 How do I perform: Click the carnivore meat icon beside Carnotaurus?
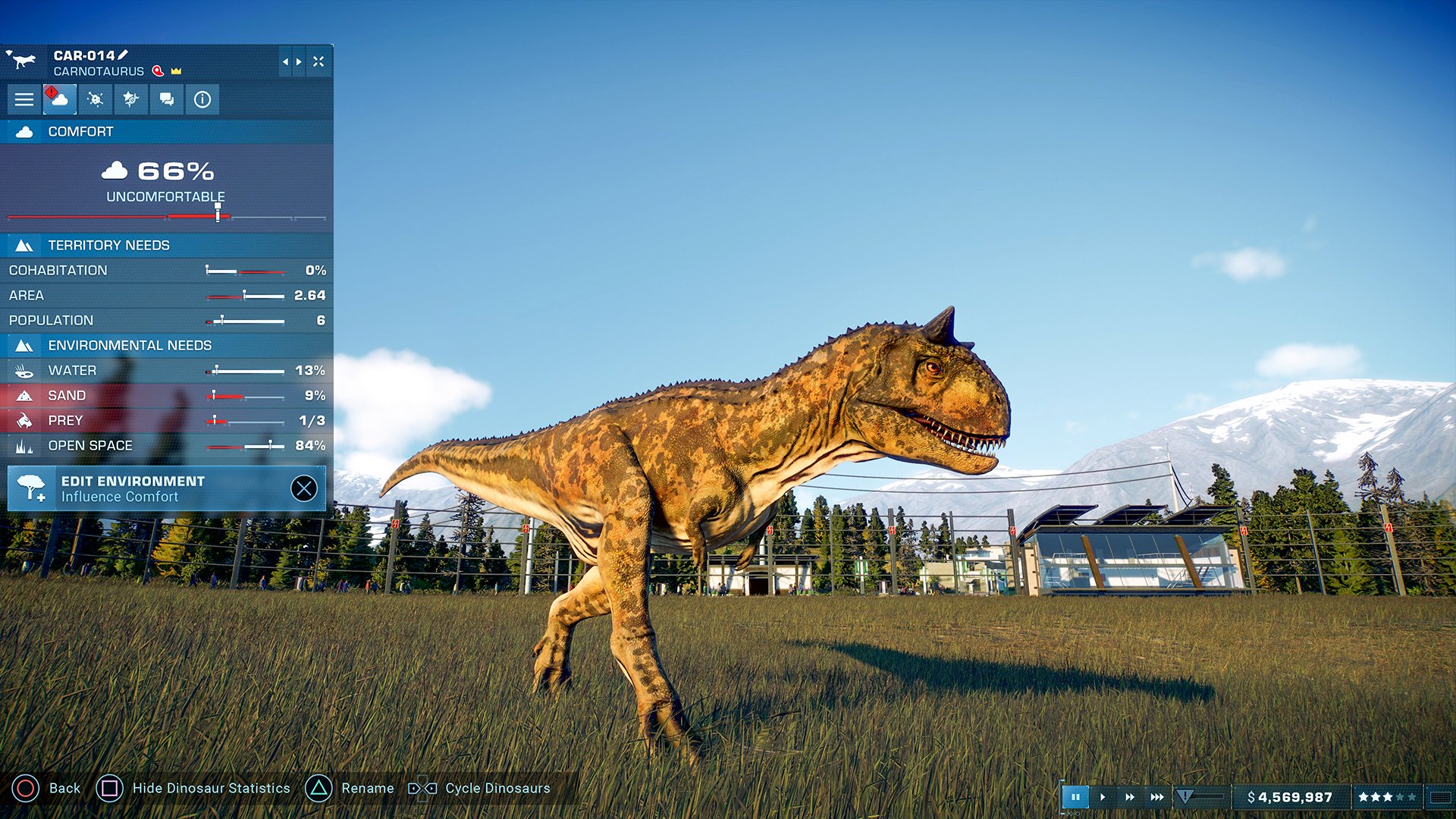[156, 71]
